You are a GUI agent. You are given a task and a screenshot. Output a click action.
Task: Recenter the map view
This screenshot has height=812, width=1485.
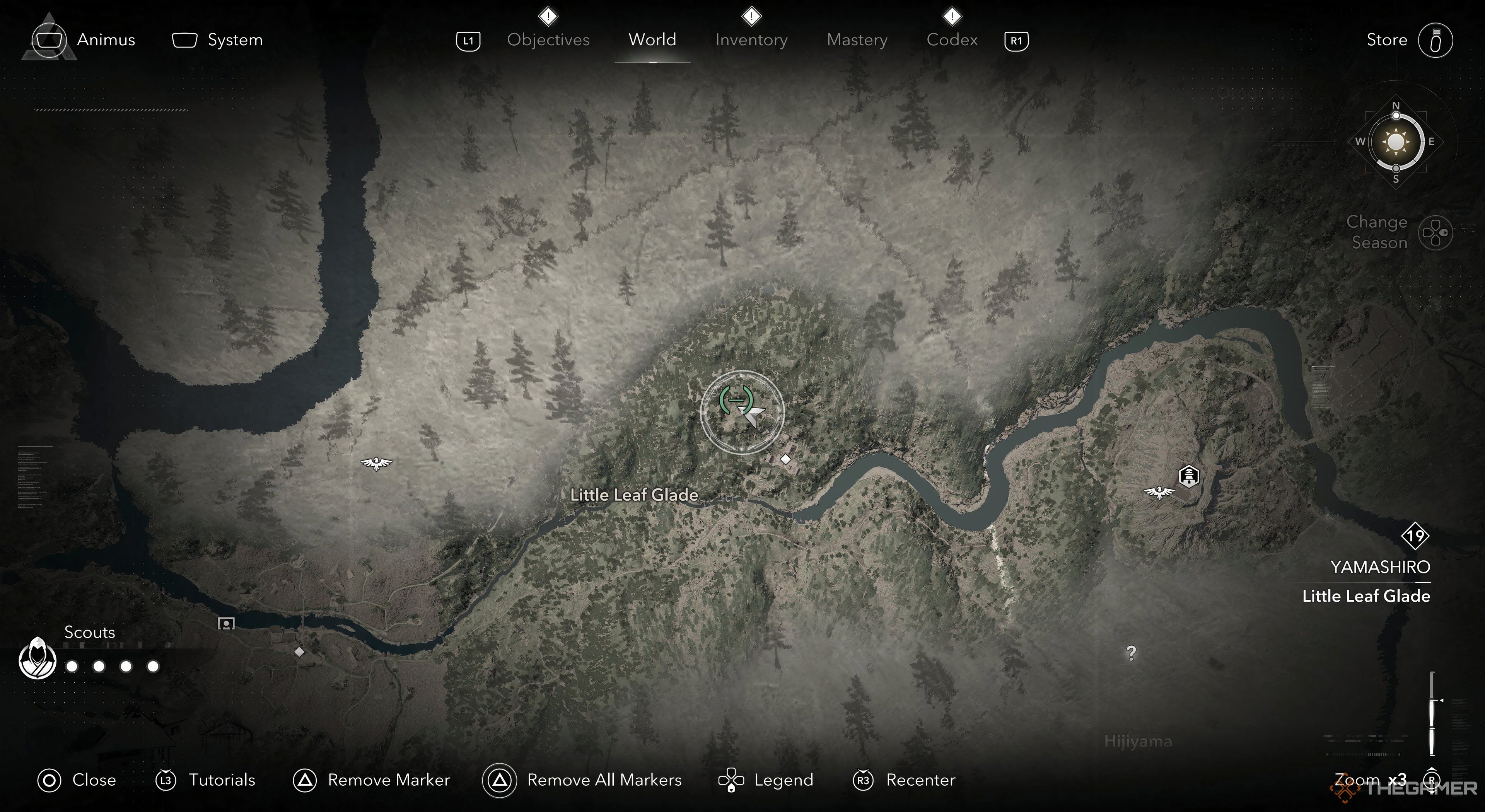[920, 780]
